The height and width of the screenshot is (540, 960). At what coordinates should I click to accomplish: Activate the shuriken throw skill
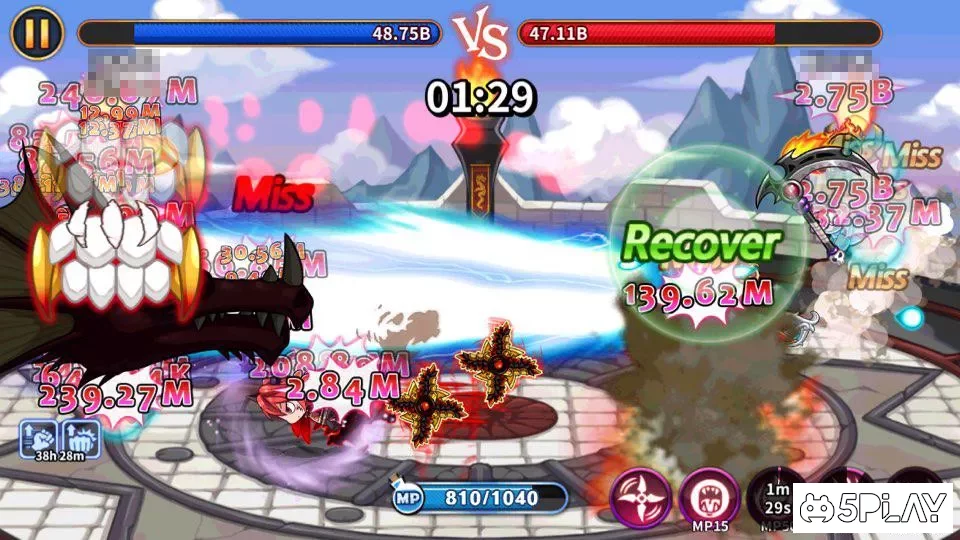click(640, 496)
